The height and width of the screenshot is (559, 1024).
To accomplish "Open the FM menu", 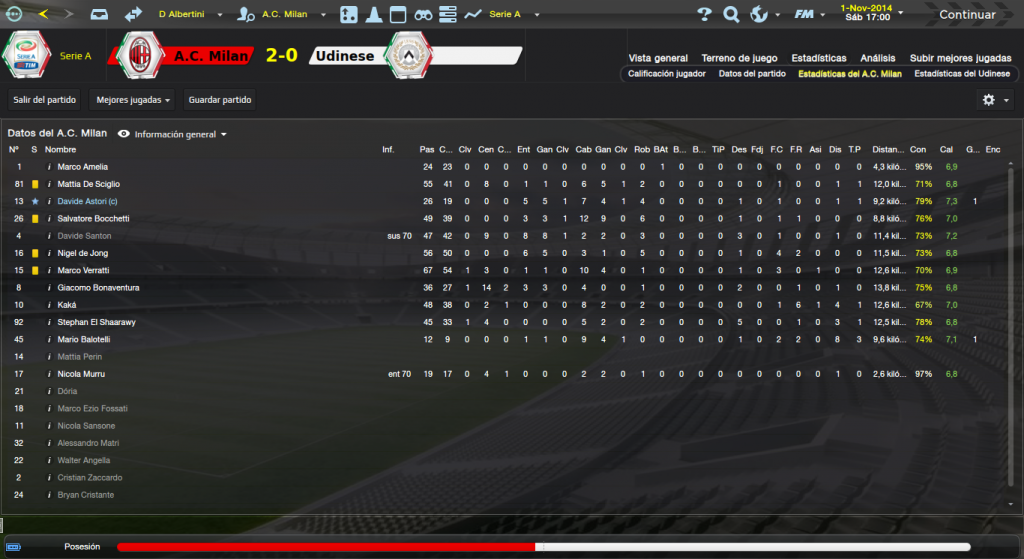I will coord(805,15).
